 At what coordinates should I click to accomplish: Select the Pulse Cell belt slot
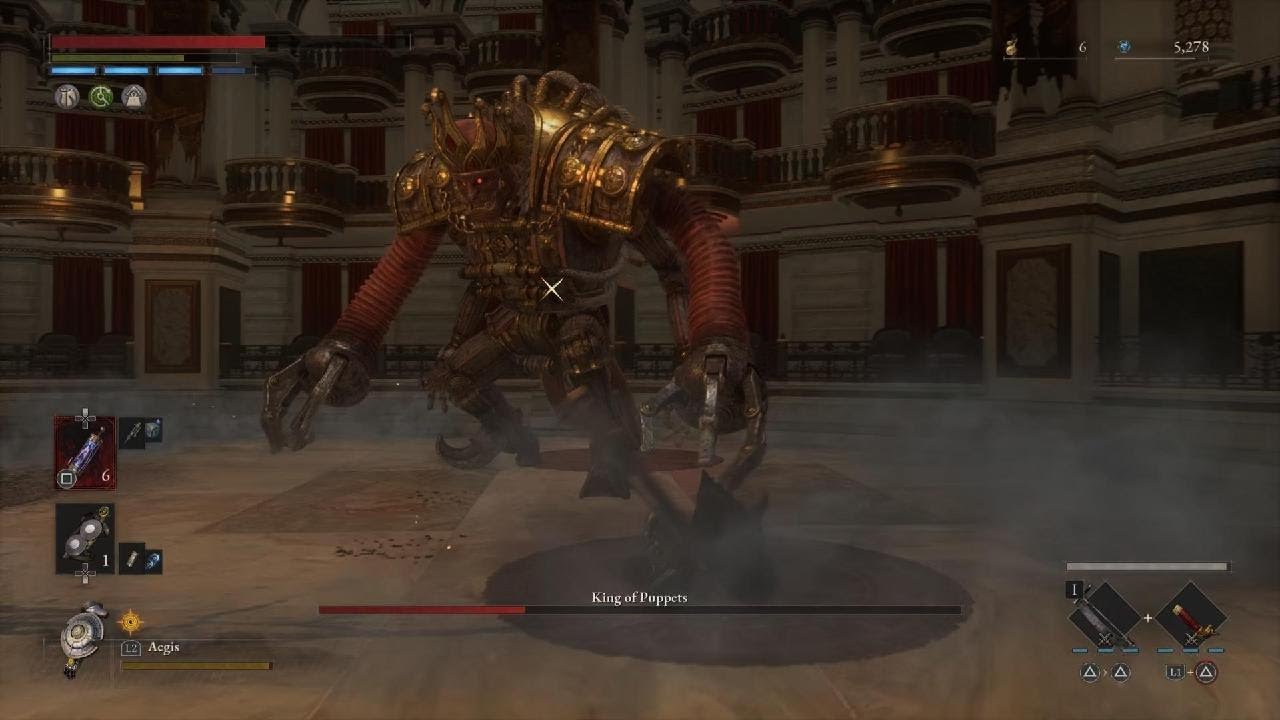[x=85, y=452]
